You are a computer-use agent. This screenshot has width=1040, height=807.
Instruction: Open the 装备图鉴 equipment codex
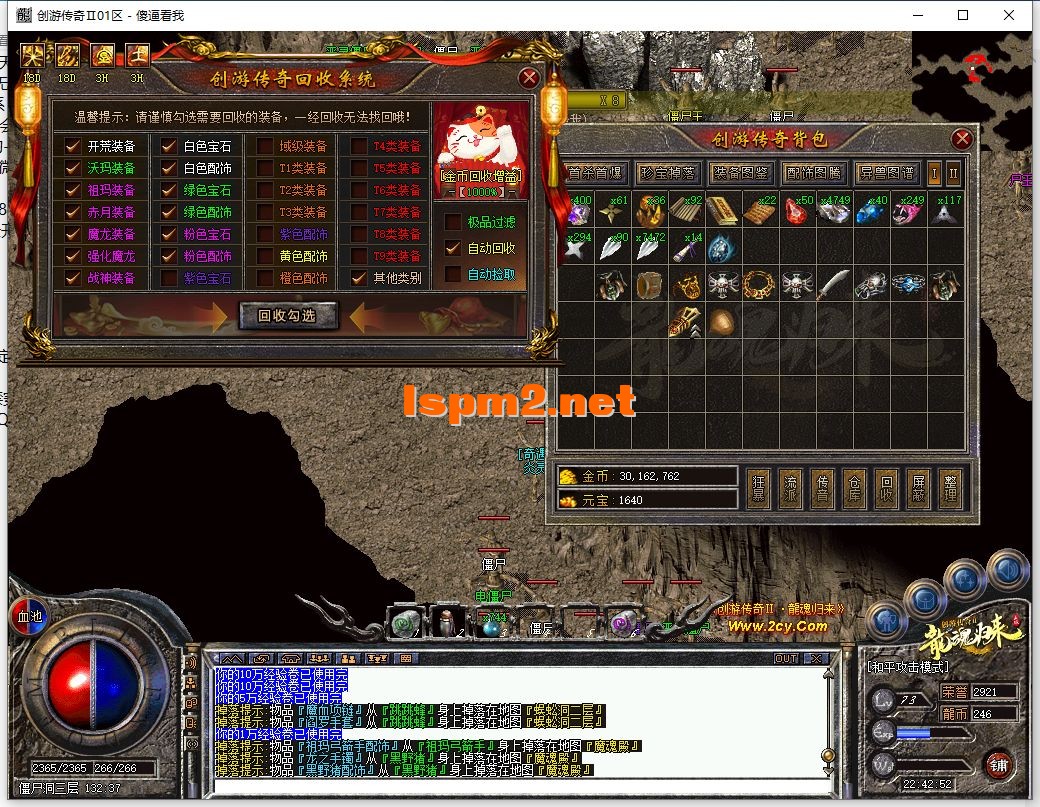[741, 173]
